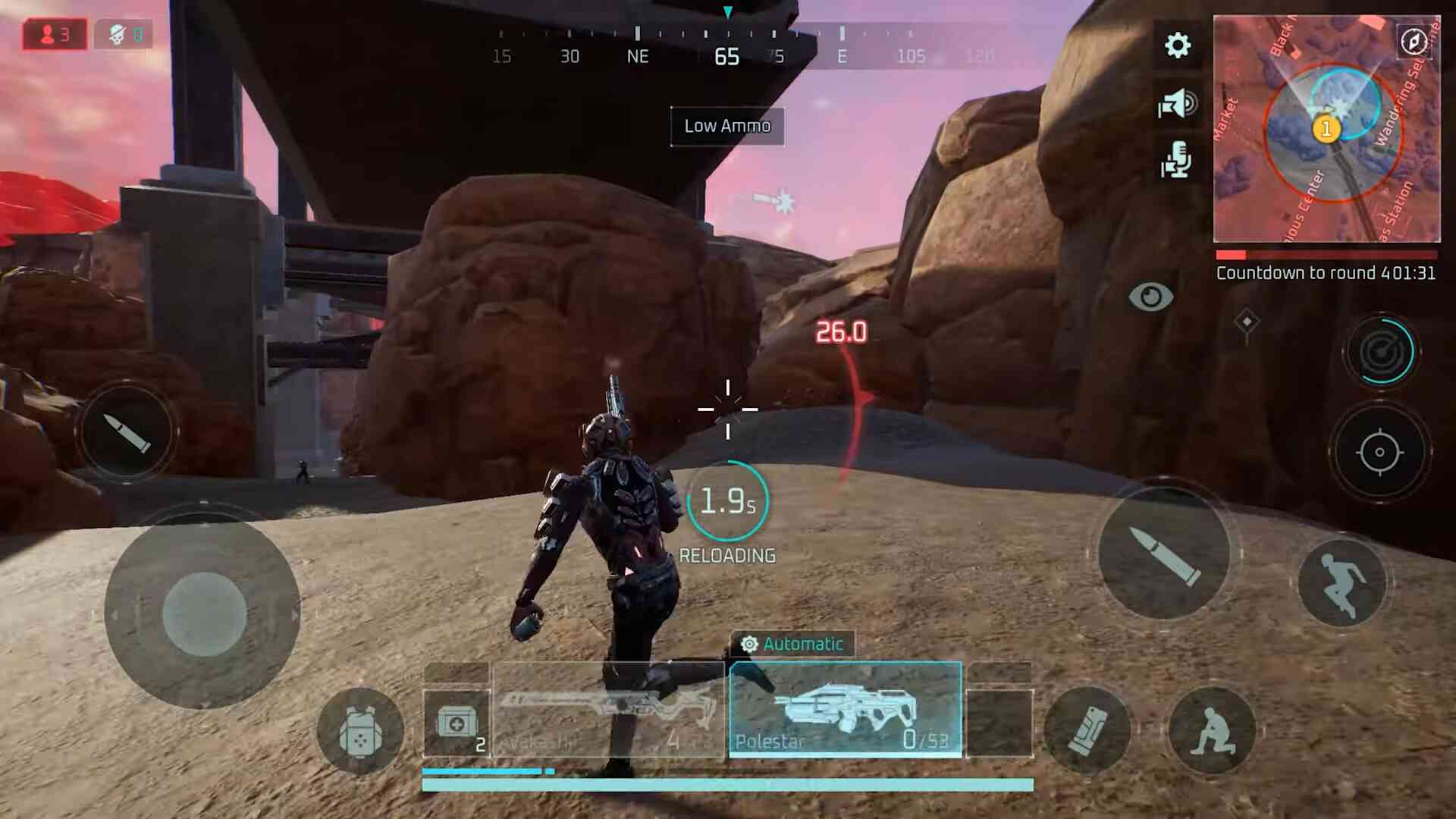Tap the diamond ping marker button
This screenshot has width=1456, height=819.
click(1247, 322)
